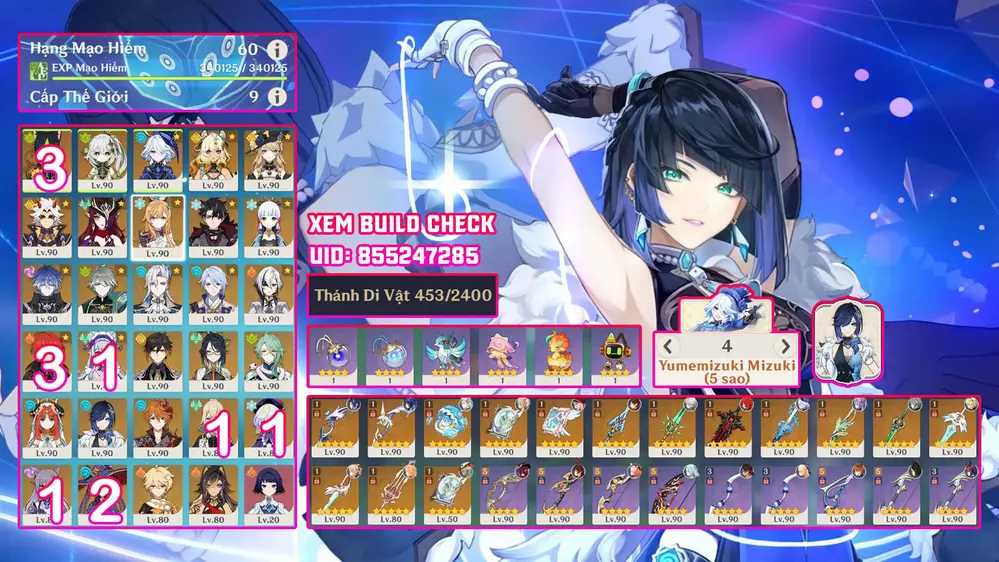The image size is (999, 562).
Task: Click the info icon next to Cấp Thế Giới
Action: [x=276, y=97]
